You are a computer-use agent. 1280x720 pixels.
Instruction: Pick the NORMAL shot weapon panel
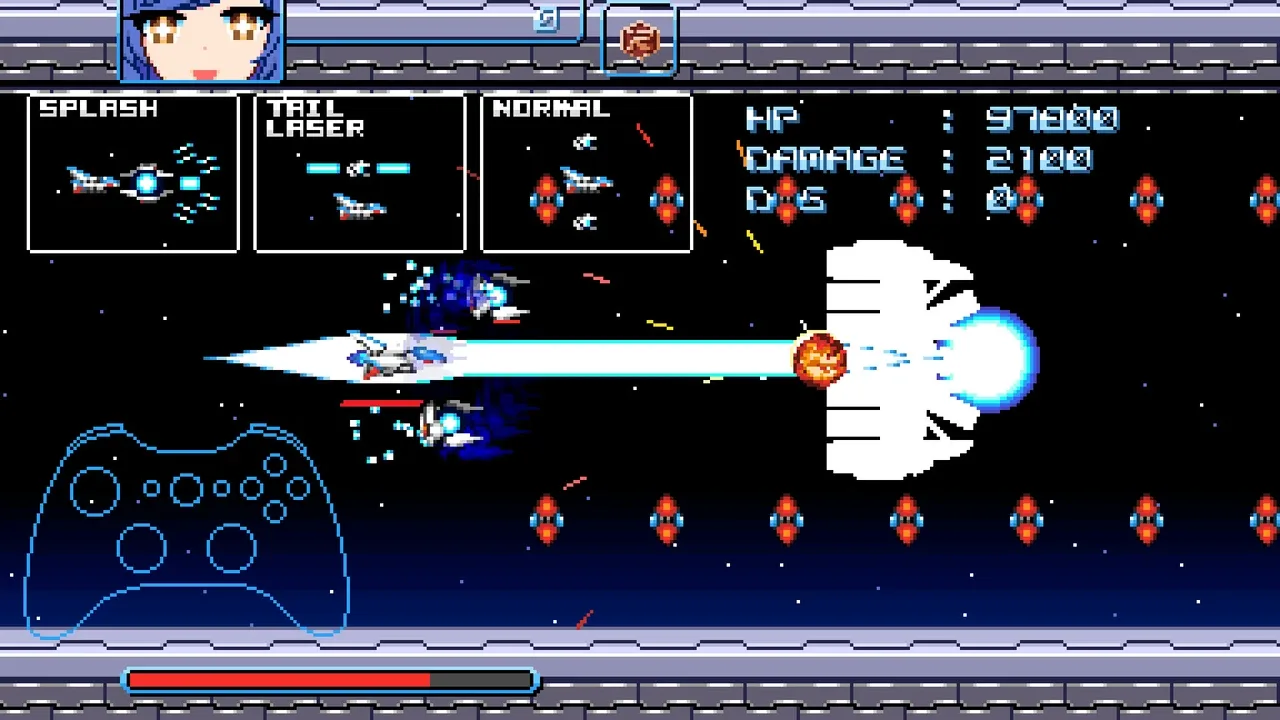point(587,173)
